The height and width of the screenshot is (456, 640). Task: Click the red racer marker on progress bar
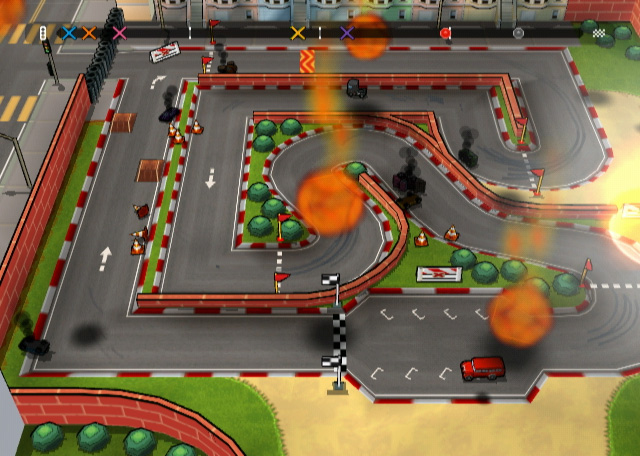pyautogui.click(x=446, y=33)
